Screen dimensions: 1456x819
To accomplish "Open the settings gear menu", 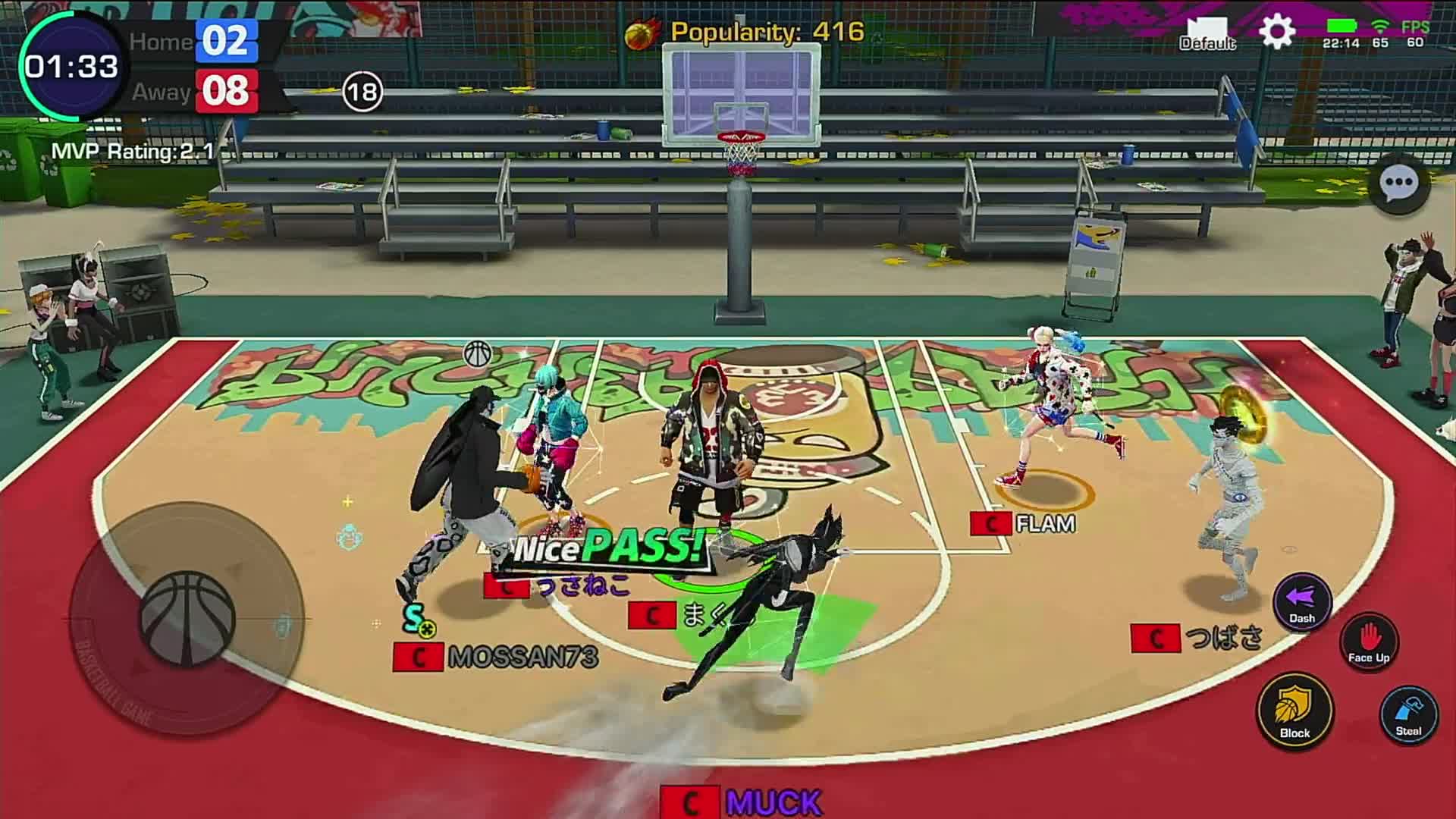I will pyautogui.click(x=1277, y=32).
